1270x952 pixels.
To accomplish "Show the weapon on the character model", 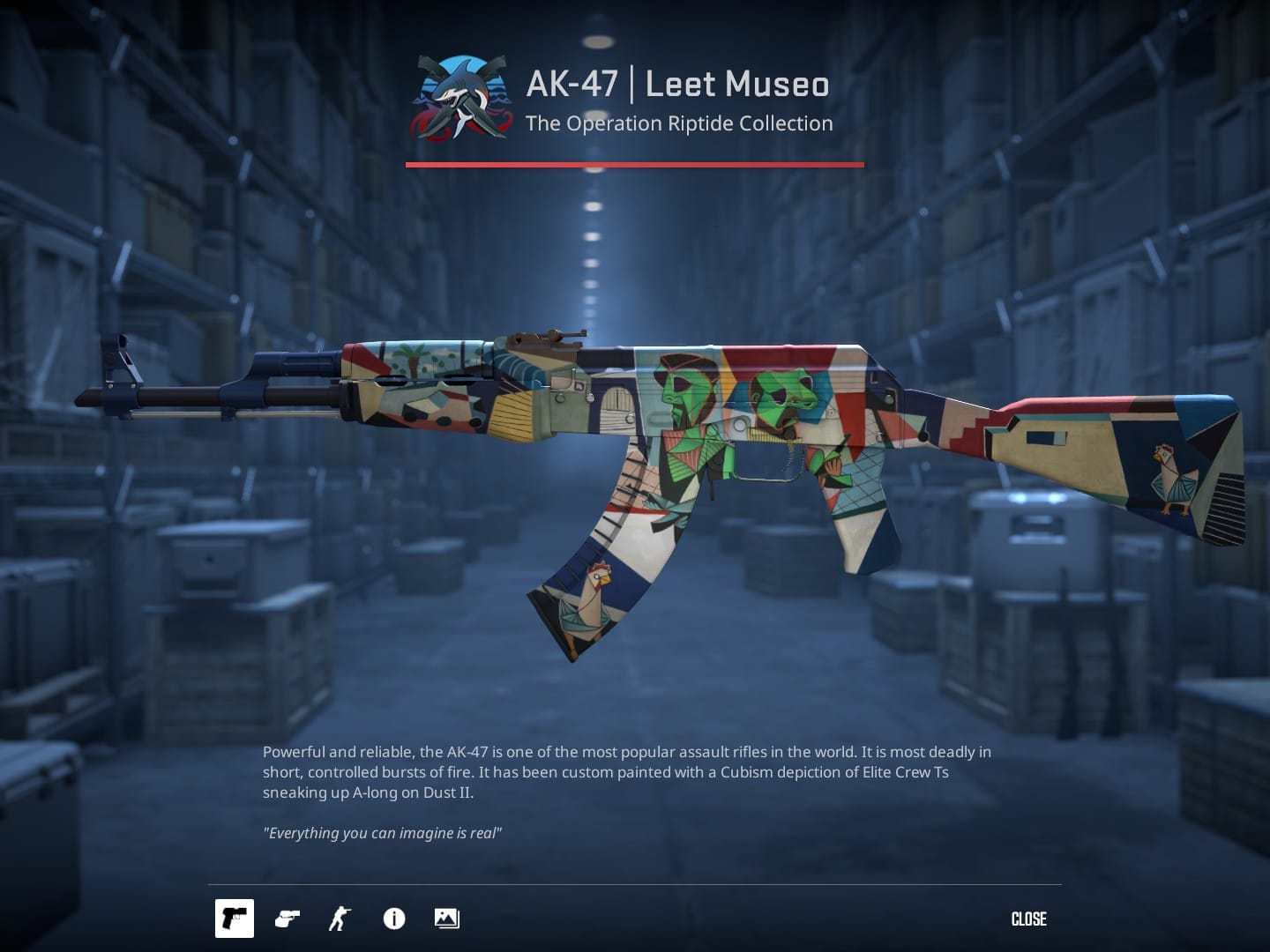I will click(x=340, y=919).
